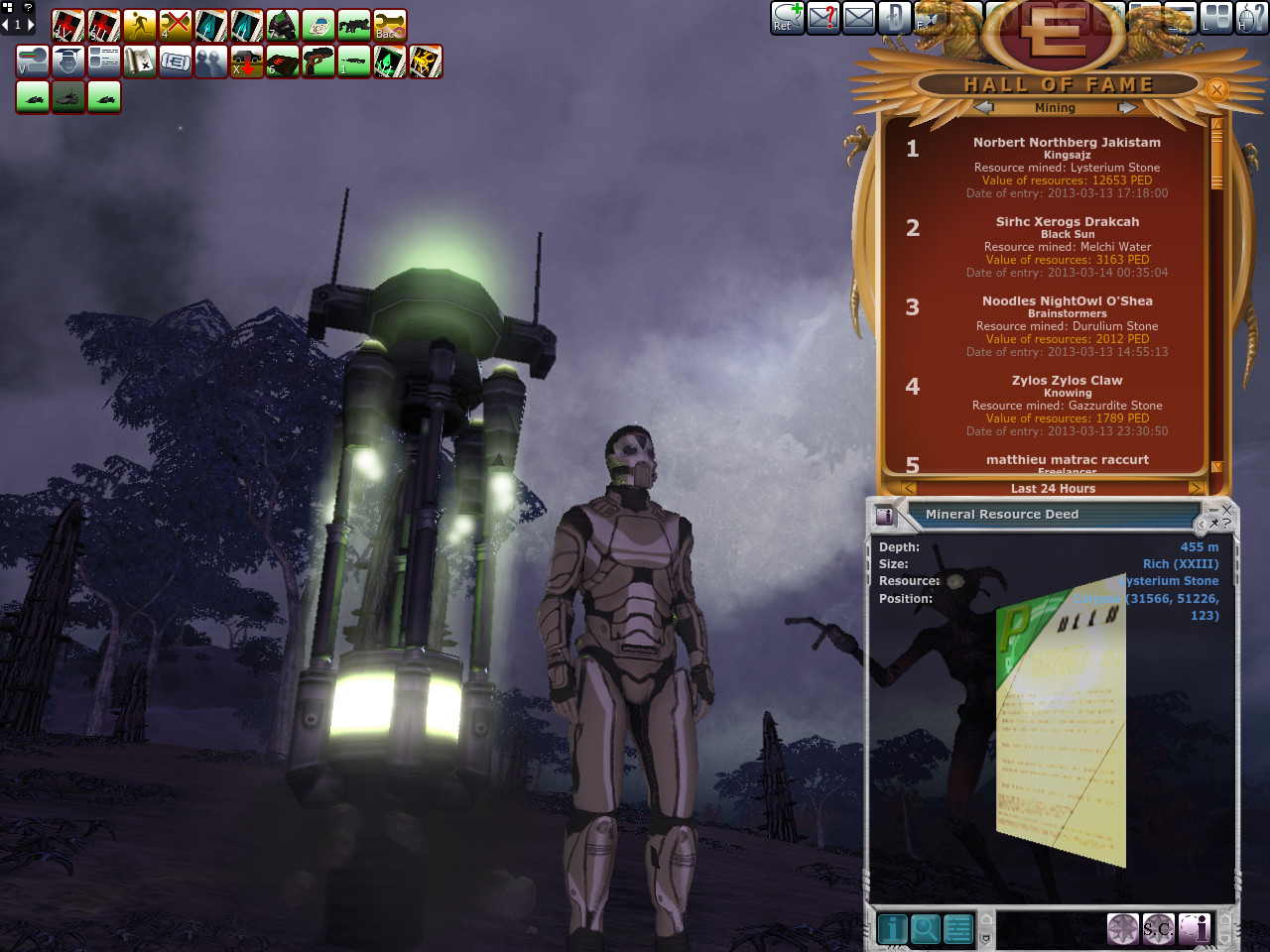Select the red pistol weapon slot
The height and width of the screenshot is (952, 1270).
point(318,61)
